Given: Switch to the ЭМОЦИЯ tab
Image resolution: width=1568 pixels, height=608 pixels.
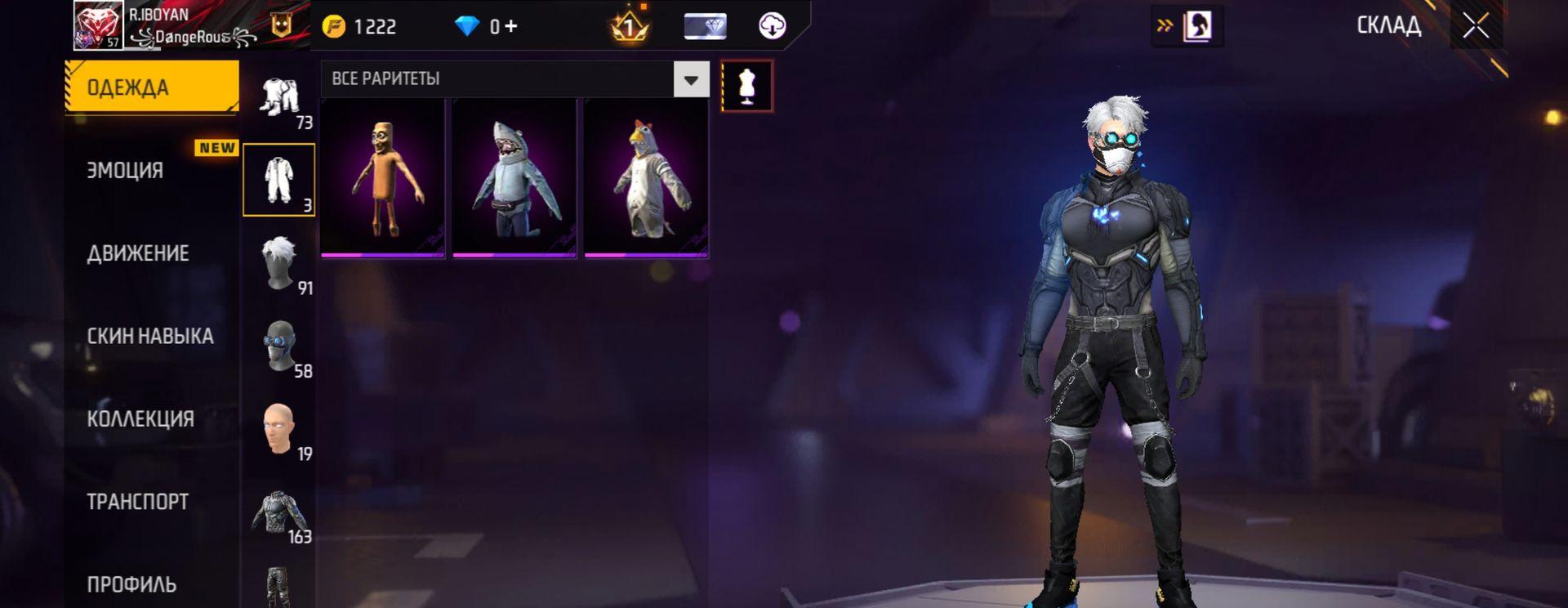Looking at the screenshot, I should [125, 170].
